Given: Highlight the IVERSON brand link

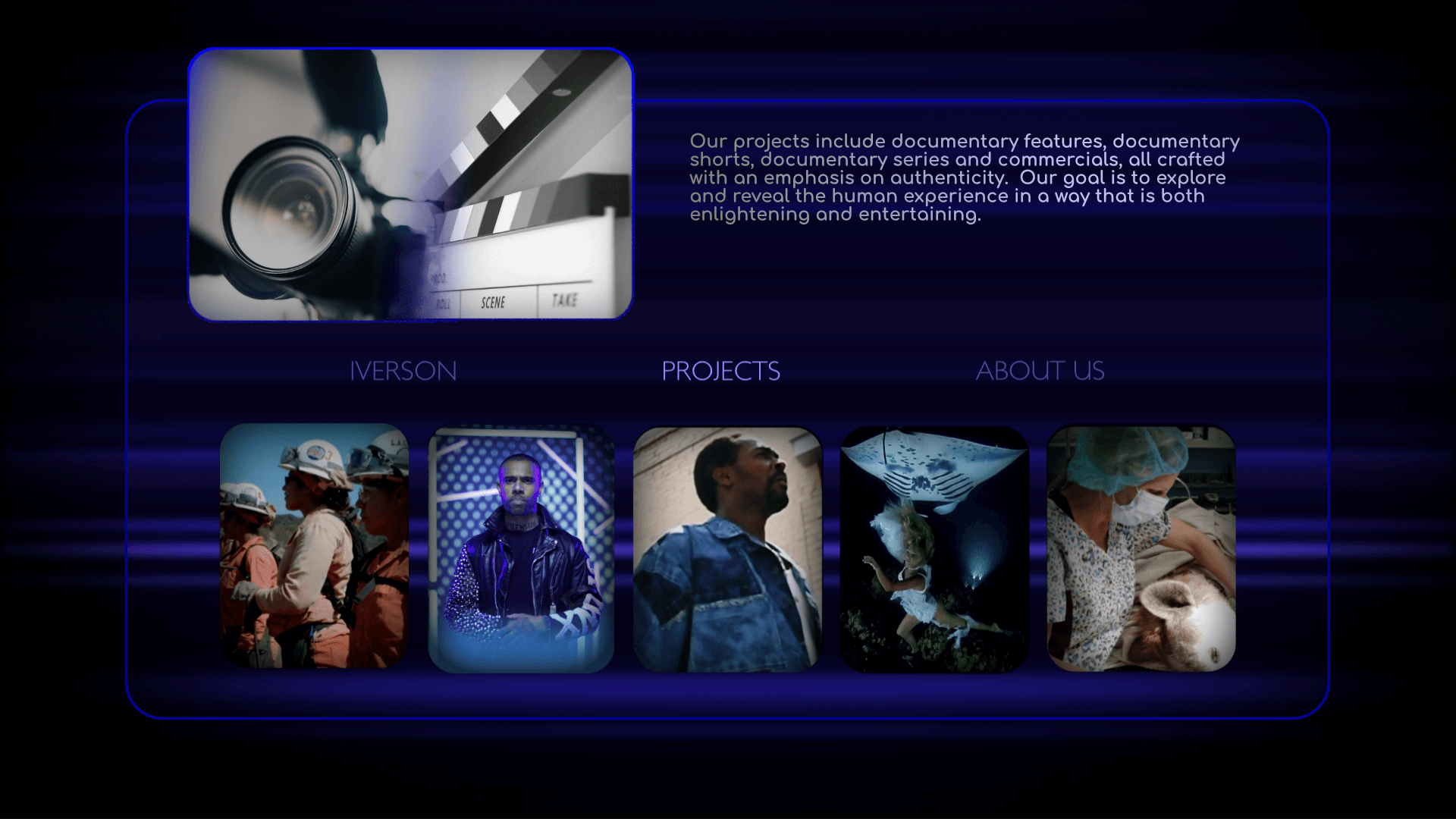Looking at the screenshot, I should coord(403,371).
